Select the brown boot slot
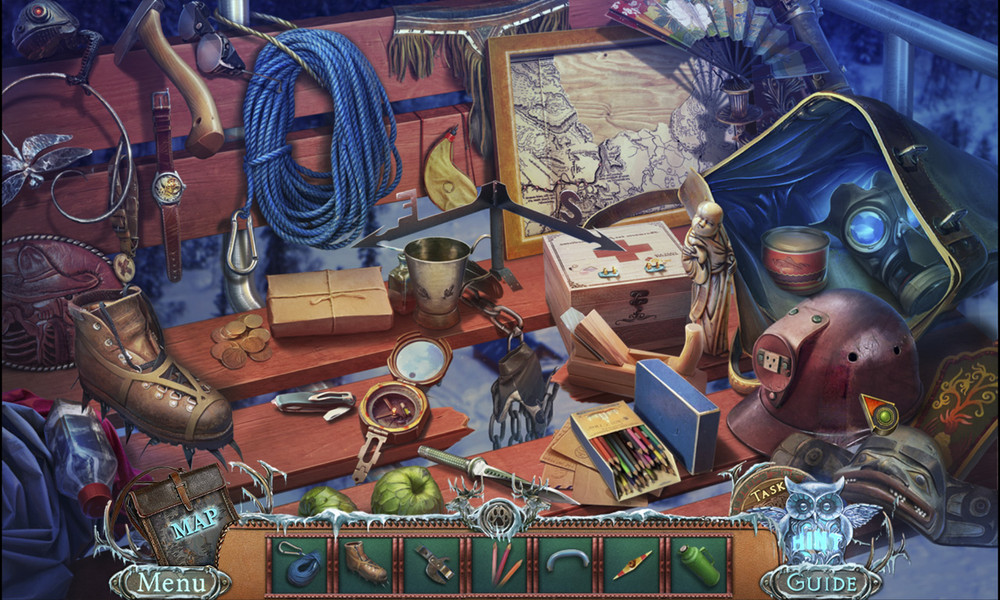The image size is (1000, 600). 365,564
